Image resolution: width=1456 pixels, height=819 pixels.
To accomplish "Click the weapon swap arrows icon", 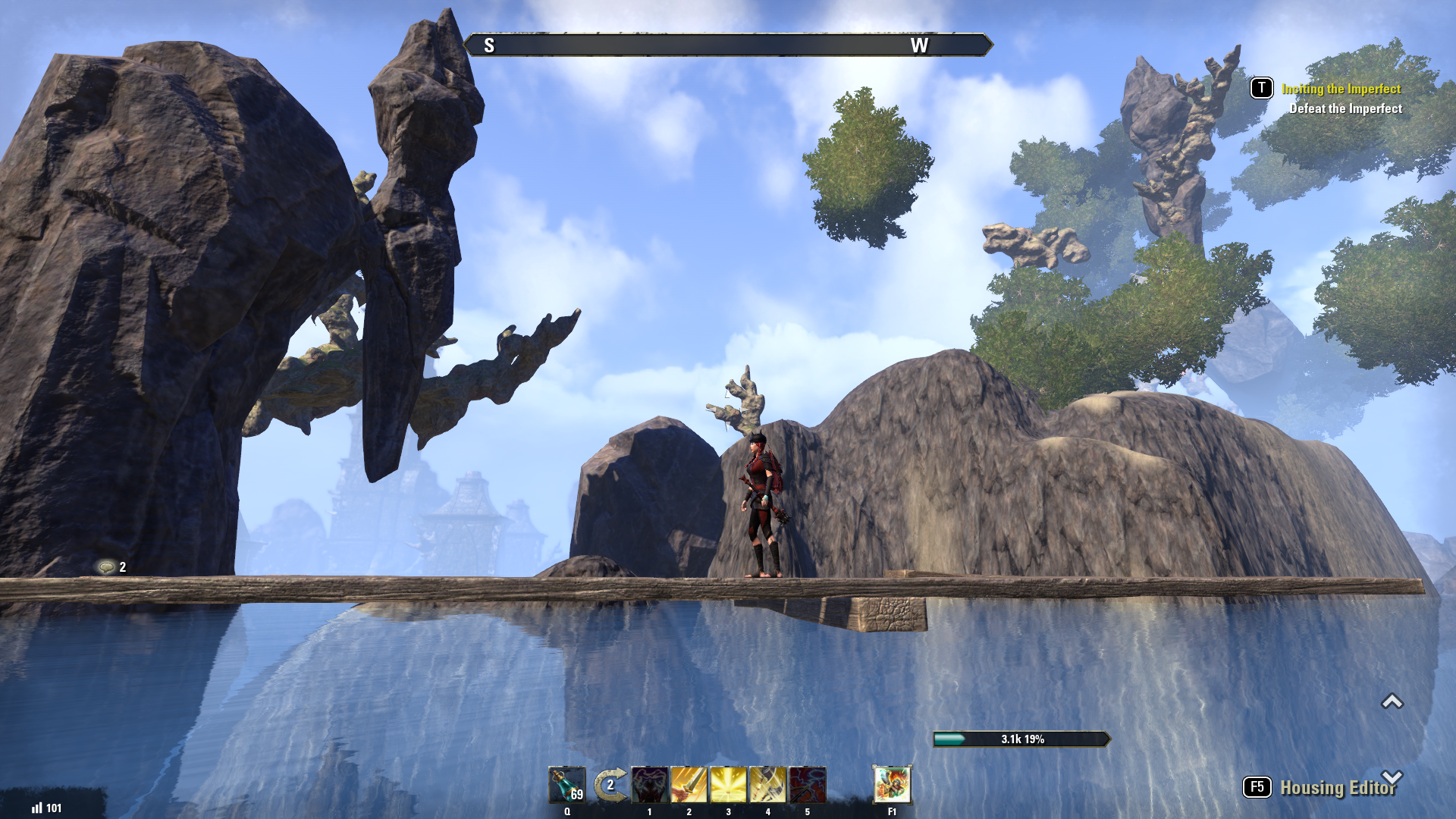I will point(610,785).
